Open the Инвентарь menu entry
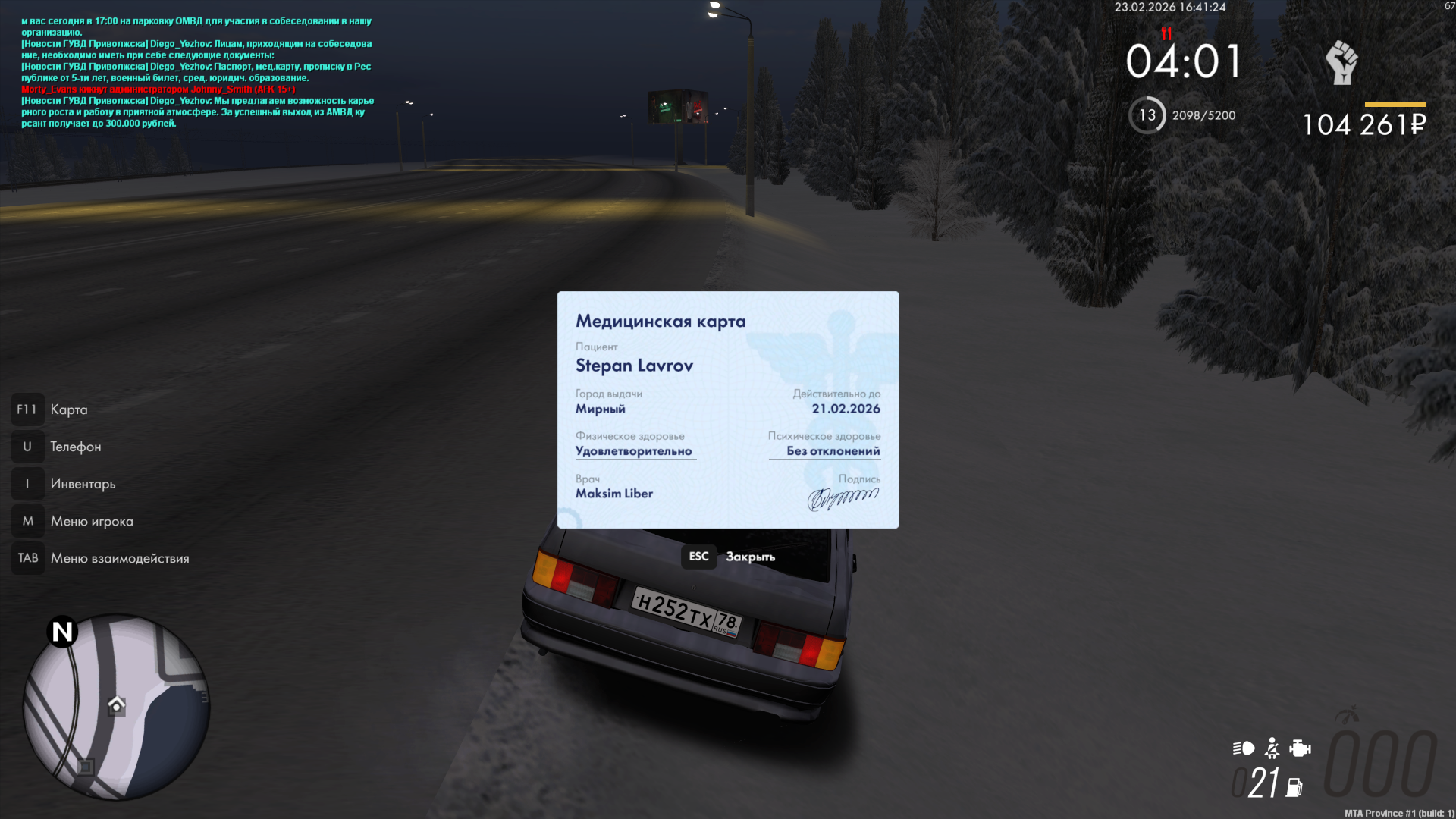Image resolution: width=1456 pixels, height=819 pixels. click(83, 484)
